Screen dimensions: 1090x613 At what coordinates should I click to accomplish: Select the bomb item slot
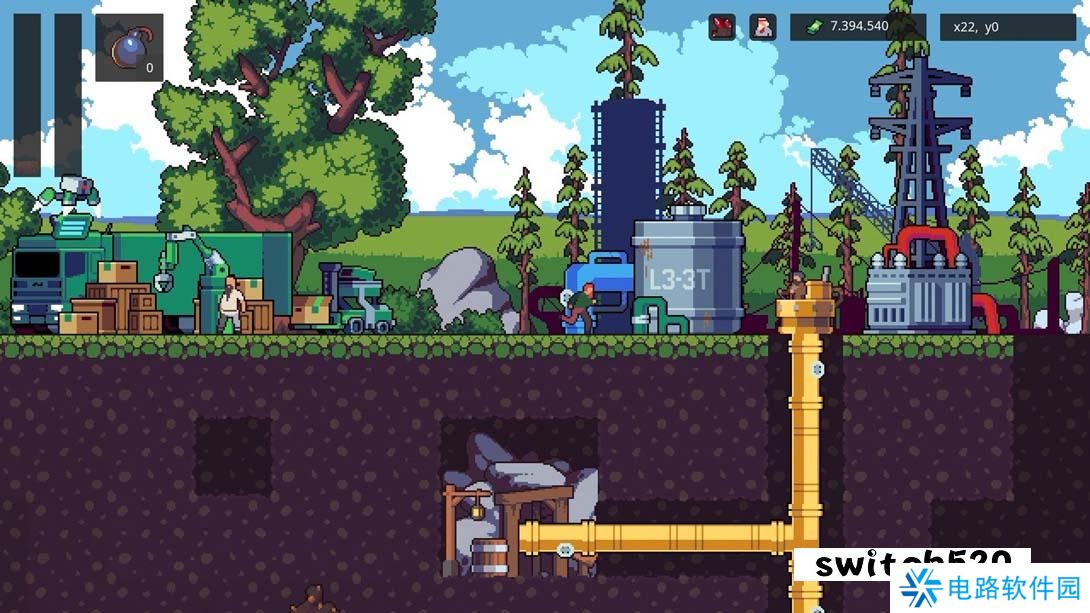129,47
